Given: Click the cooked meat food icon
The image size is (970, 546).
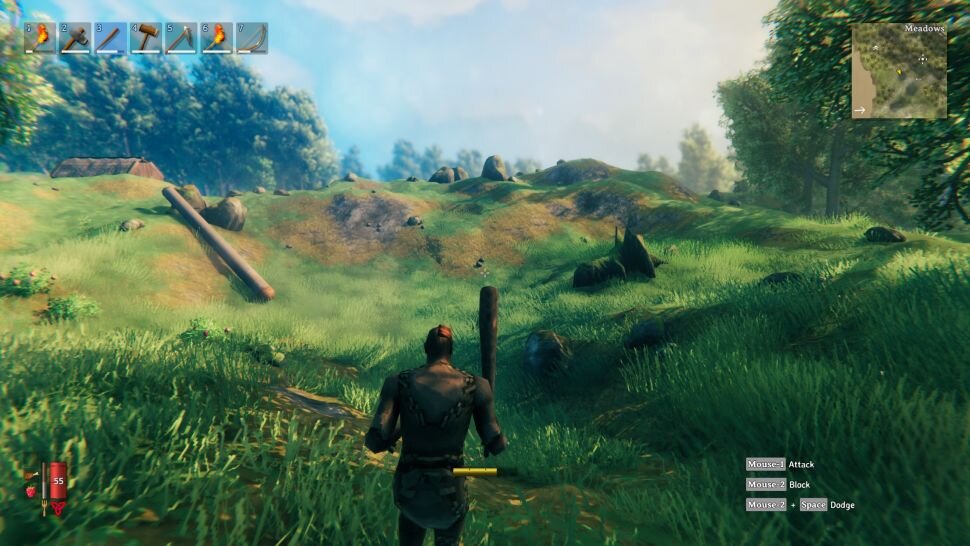Looking at the screenshot, I should pyautogui.click(x=31, y=473).
